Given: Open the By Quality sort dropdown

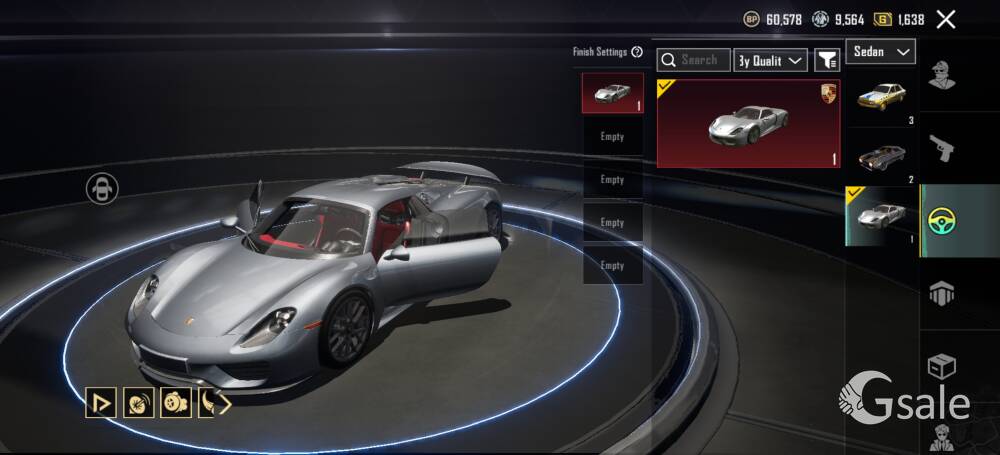Looking at the screenshot, I should [x=771, y=60].
